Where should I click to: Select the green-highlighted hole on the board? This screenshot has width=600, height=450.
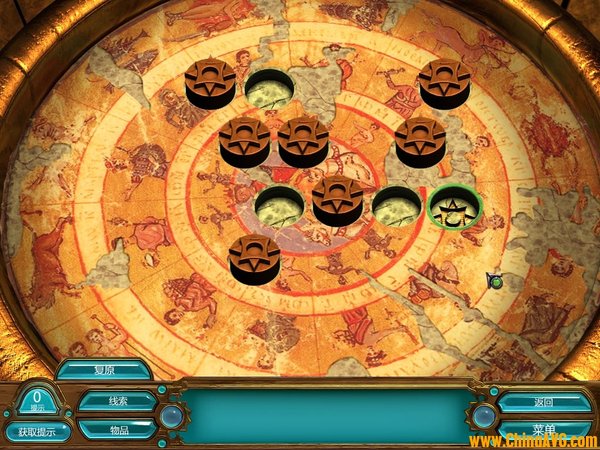[455, 207]
